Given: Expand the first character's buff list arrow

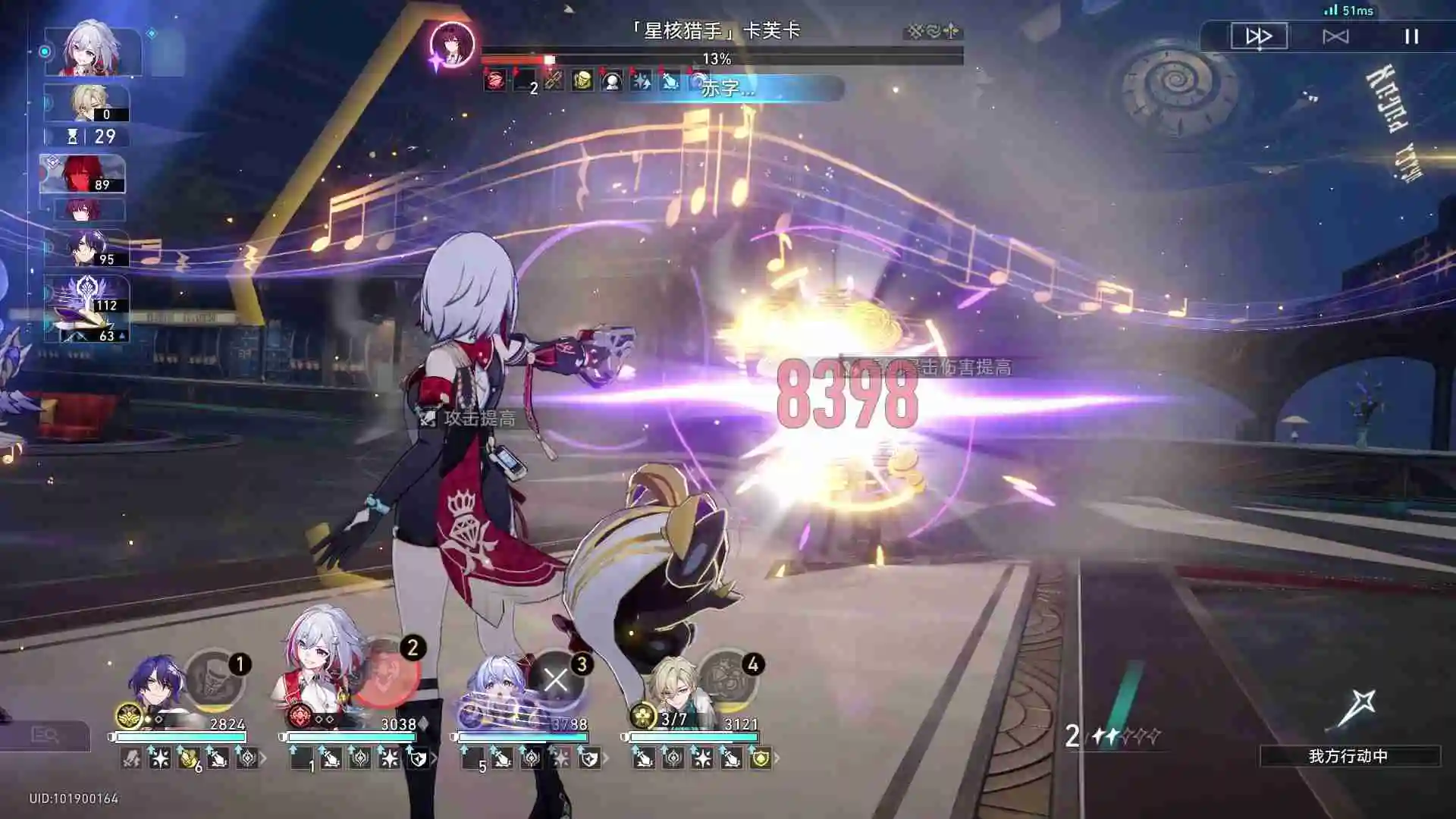Looking at the screenshot, I should coord(263,758).
